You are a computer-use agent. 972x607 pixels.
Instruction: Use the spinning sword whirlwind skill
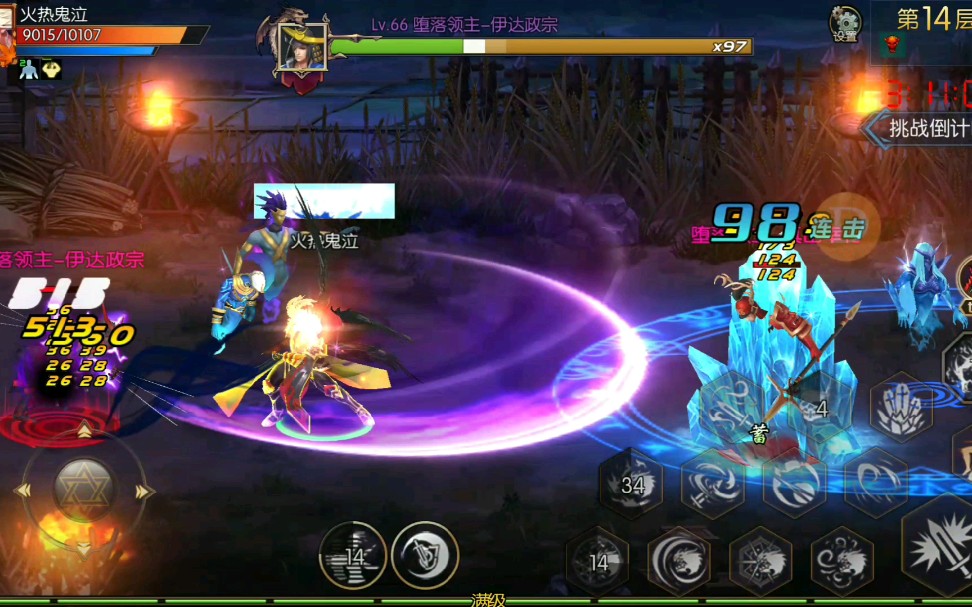[713, 484]
